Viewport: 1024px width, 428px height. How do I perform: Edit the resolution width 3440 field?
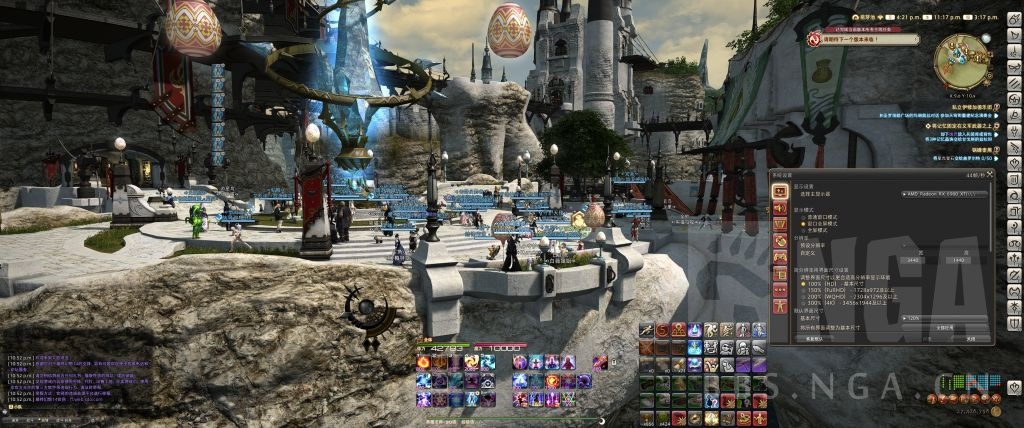[911, 259]
